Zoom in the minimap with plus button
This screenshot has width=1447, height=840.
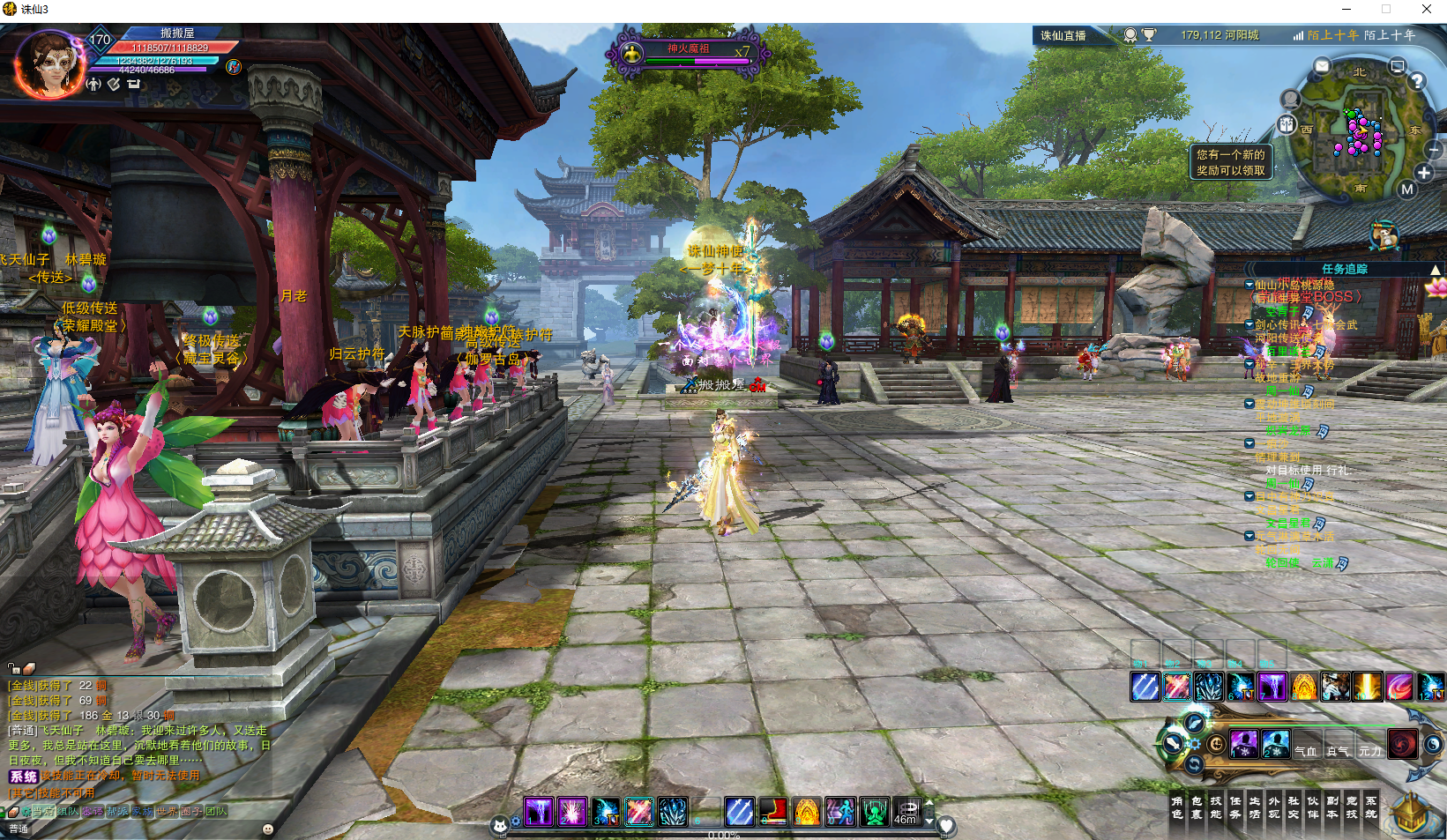point(1424,173)
